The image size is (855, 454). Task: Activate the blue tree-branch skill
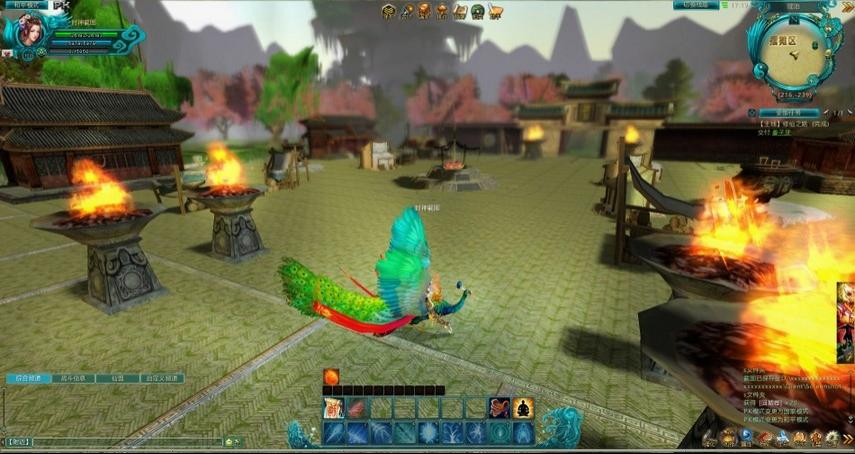click(451, 432)
